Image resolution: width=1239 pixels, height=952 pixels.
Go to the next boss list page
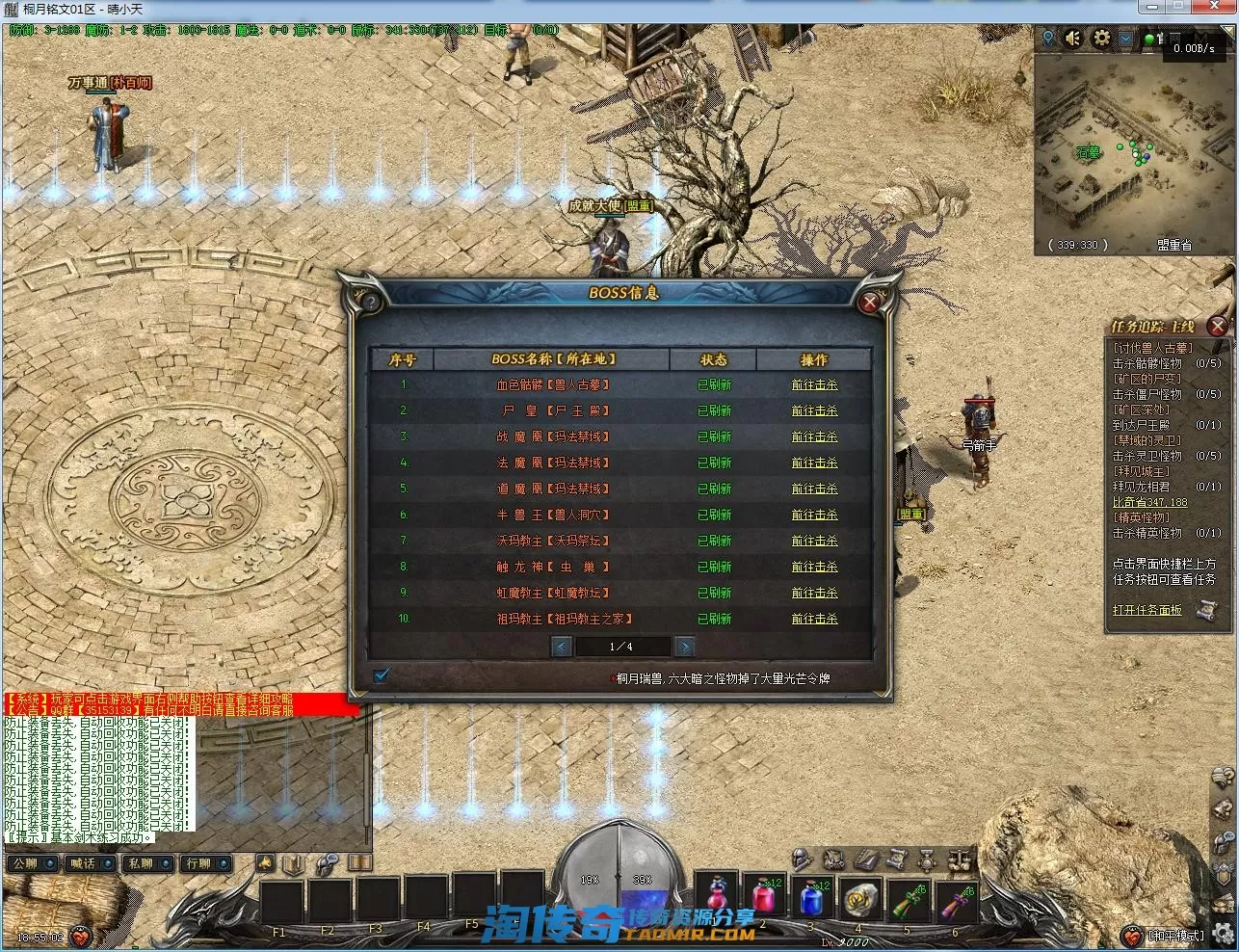[684, 647]
